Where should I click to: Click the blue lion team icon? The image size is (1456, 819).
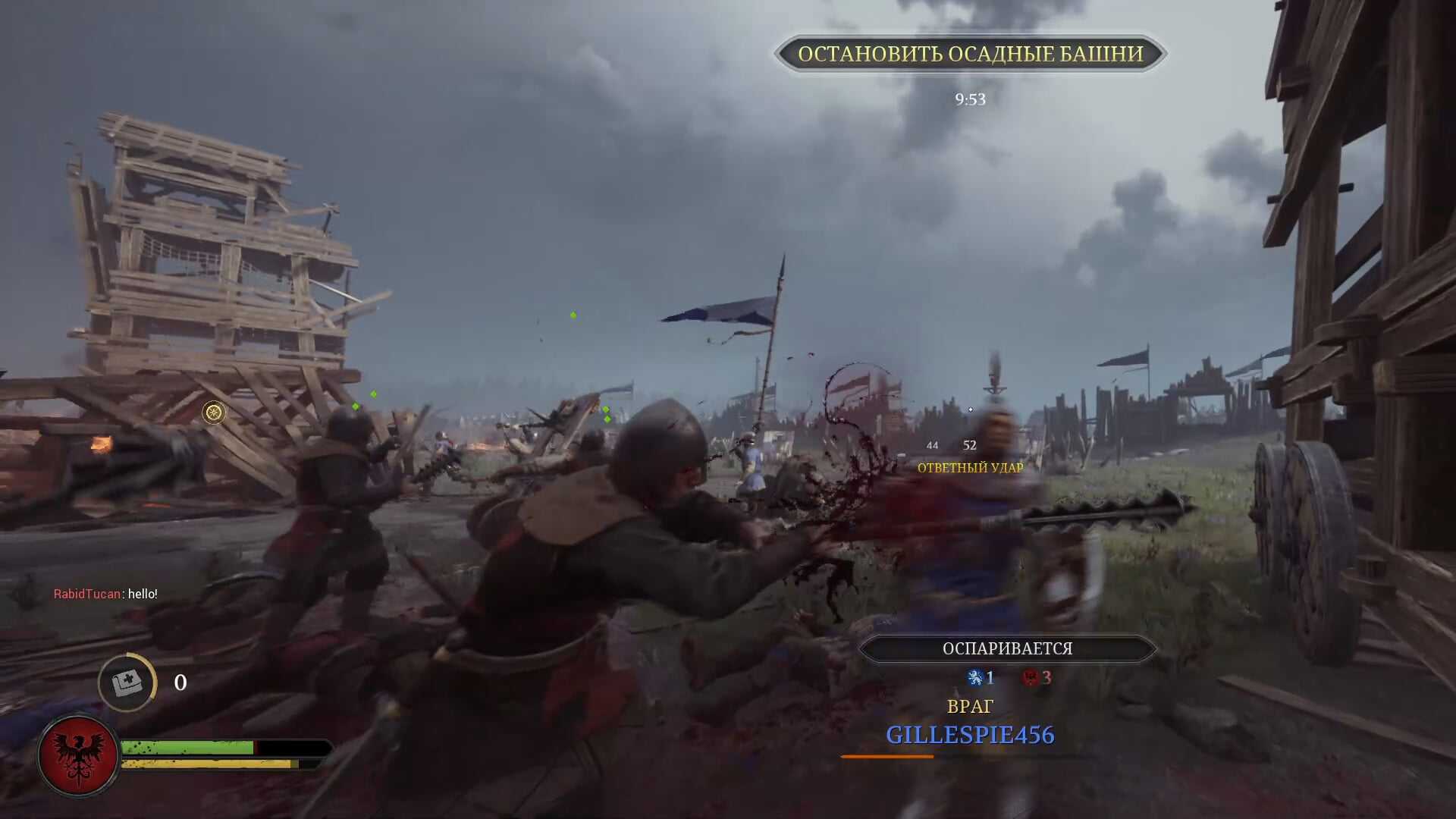click(x=975, y=677)
